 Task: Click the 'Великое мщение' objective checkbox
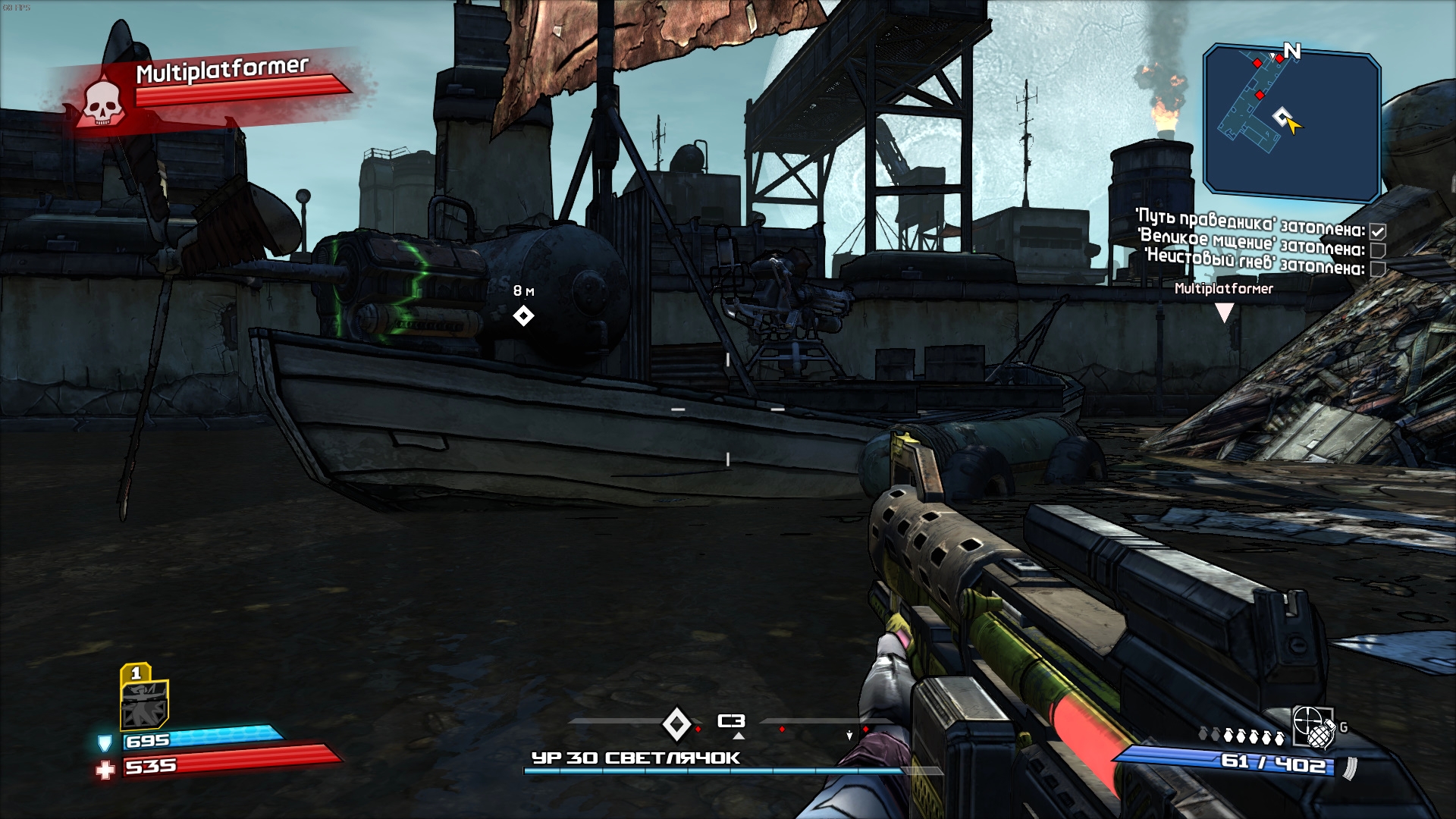pyautogui.click(x=1378, y=250)
